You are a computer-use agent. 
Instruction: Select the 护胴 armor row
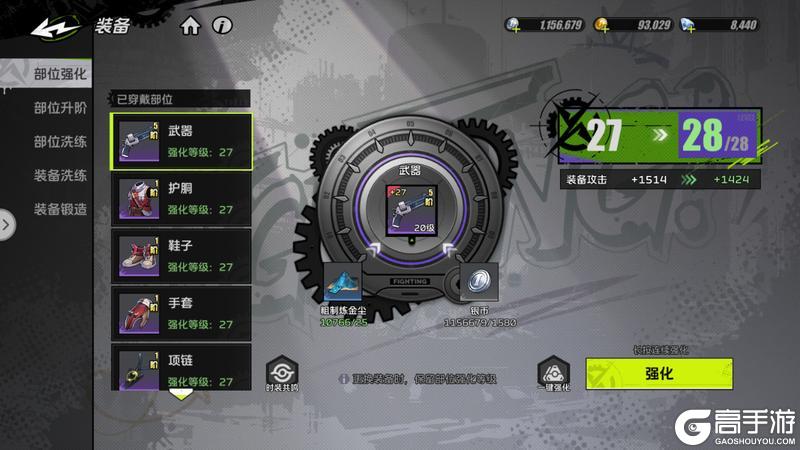coord(181,199)
